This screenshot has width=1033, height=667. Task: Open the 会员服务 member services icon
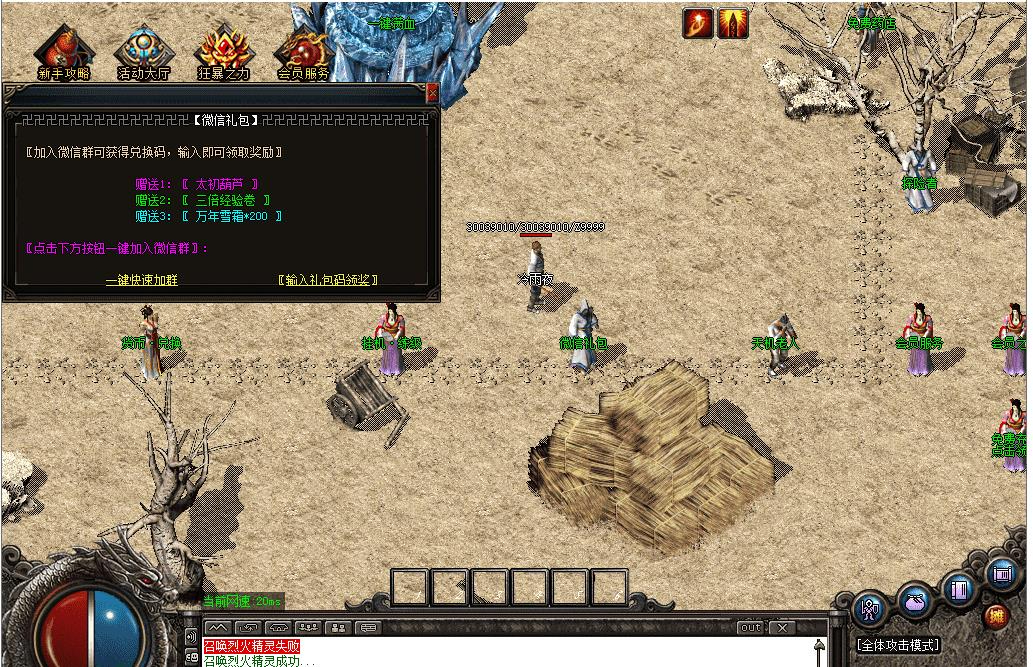303,53
